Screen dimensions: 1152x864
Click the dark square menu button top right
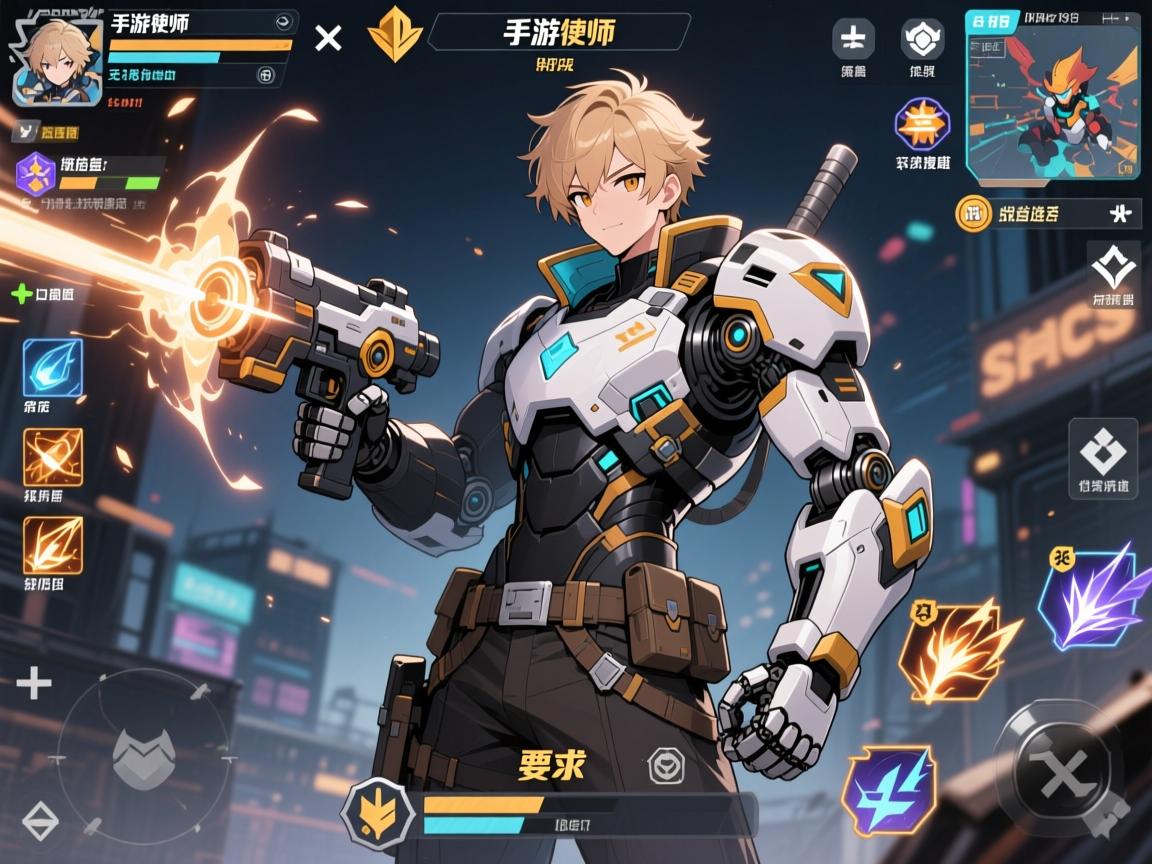853,39
